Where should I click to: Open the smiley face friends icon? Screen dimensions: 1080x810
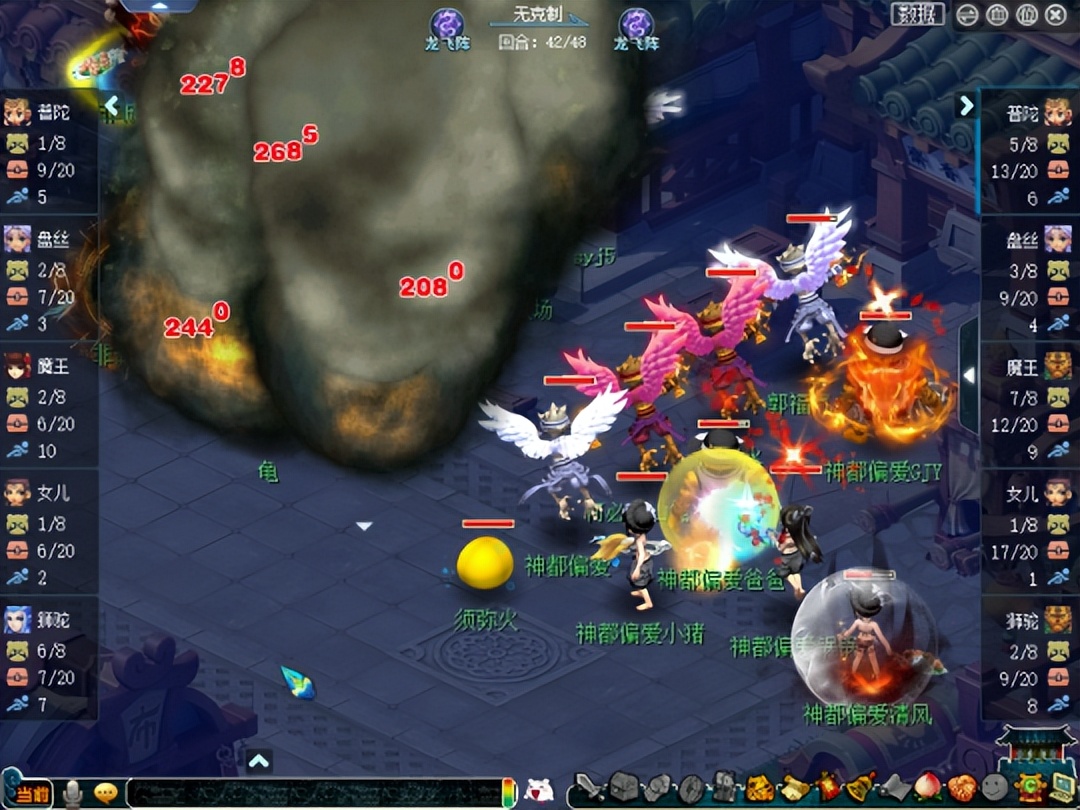point(994,788)
